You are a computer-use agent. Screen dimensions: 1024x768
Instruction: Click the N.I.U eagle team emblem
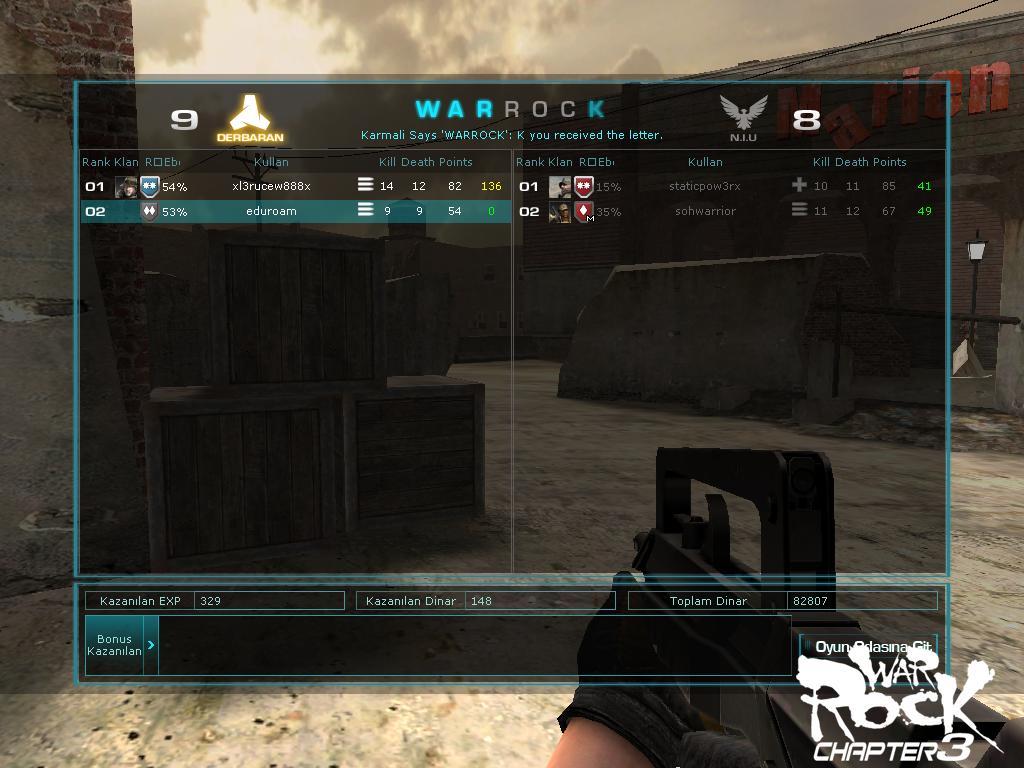pyautogui.click(x=743, y=114)
